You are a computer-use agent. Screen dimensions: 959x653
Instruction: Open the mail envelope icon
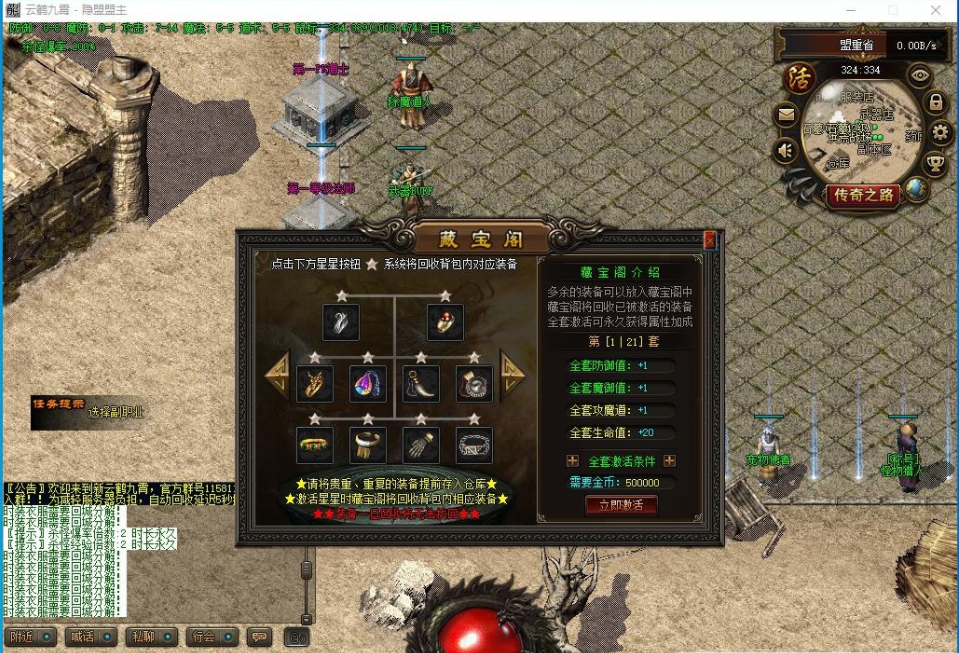click(x=787, y=115)
